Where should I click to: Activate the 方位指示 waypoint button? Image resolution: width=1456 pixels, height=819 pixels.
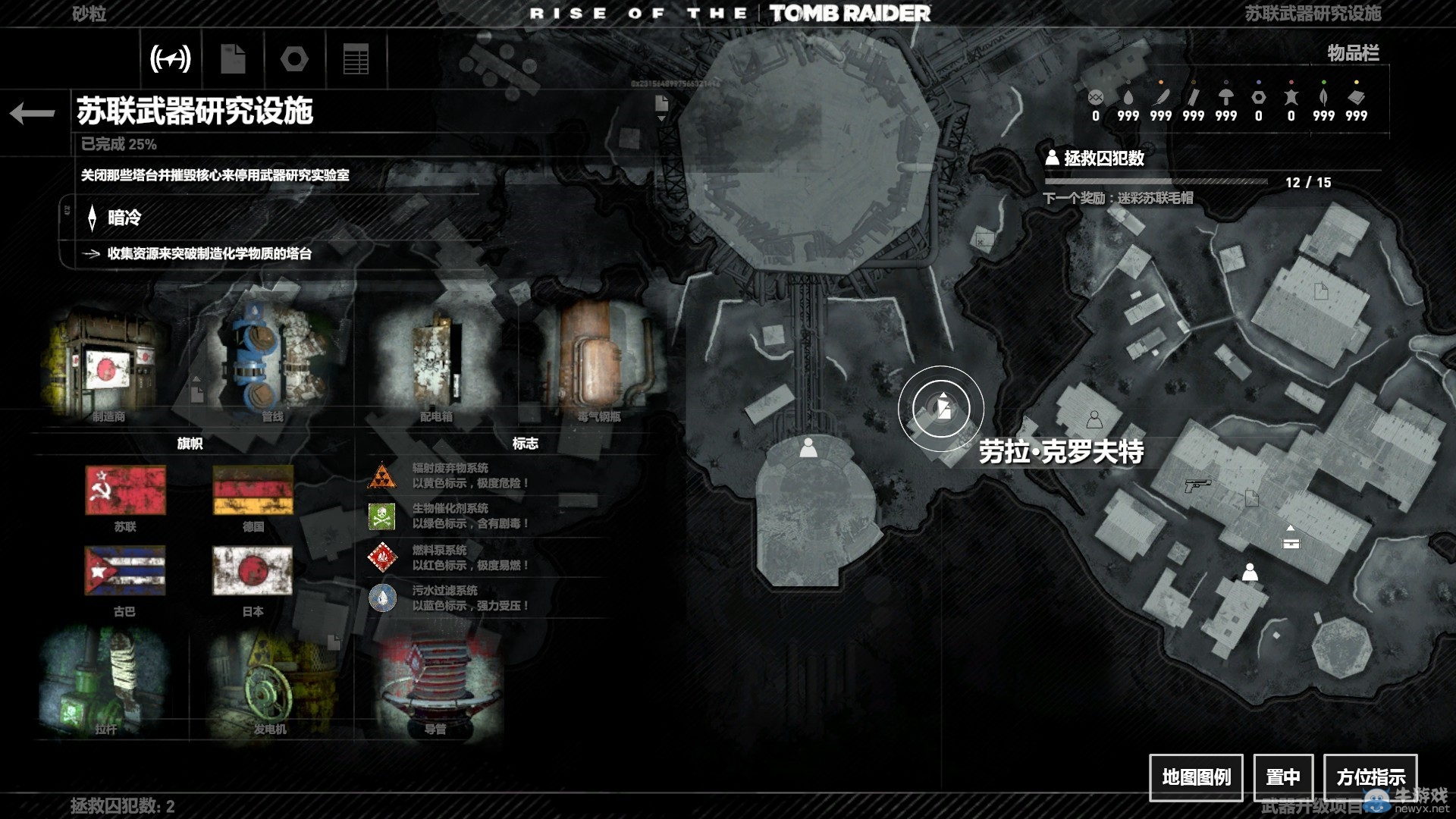pos(1370,777)
